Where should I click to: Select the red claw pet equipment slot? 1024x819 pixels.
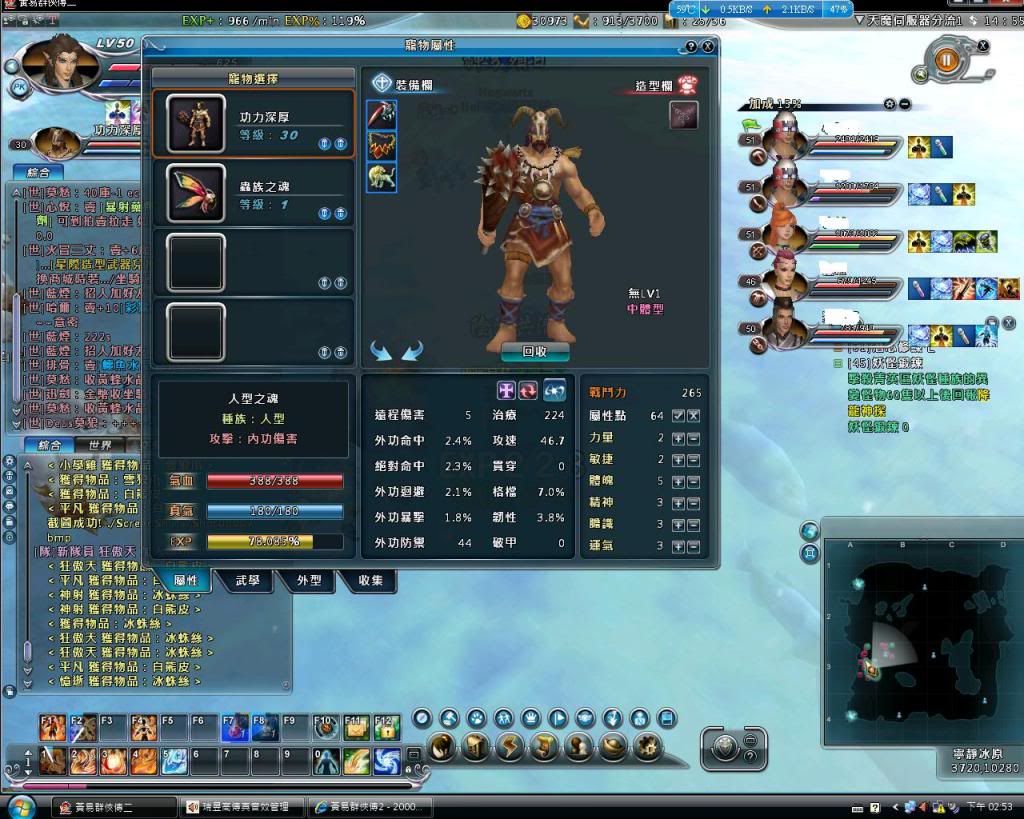(x=382, y=146)
